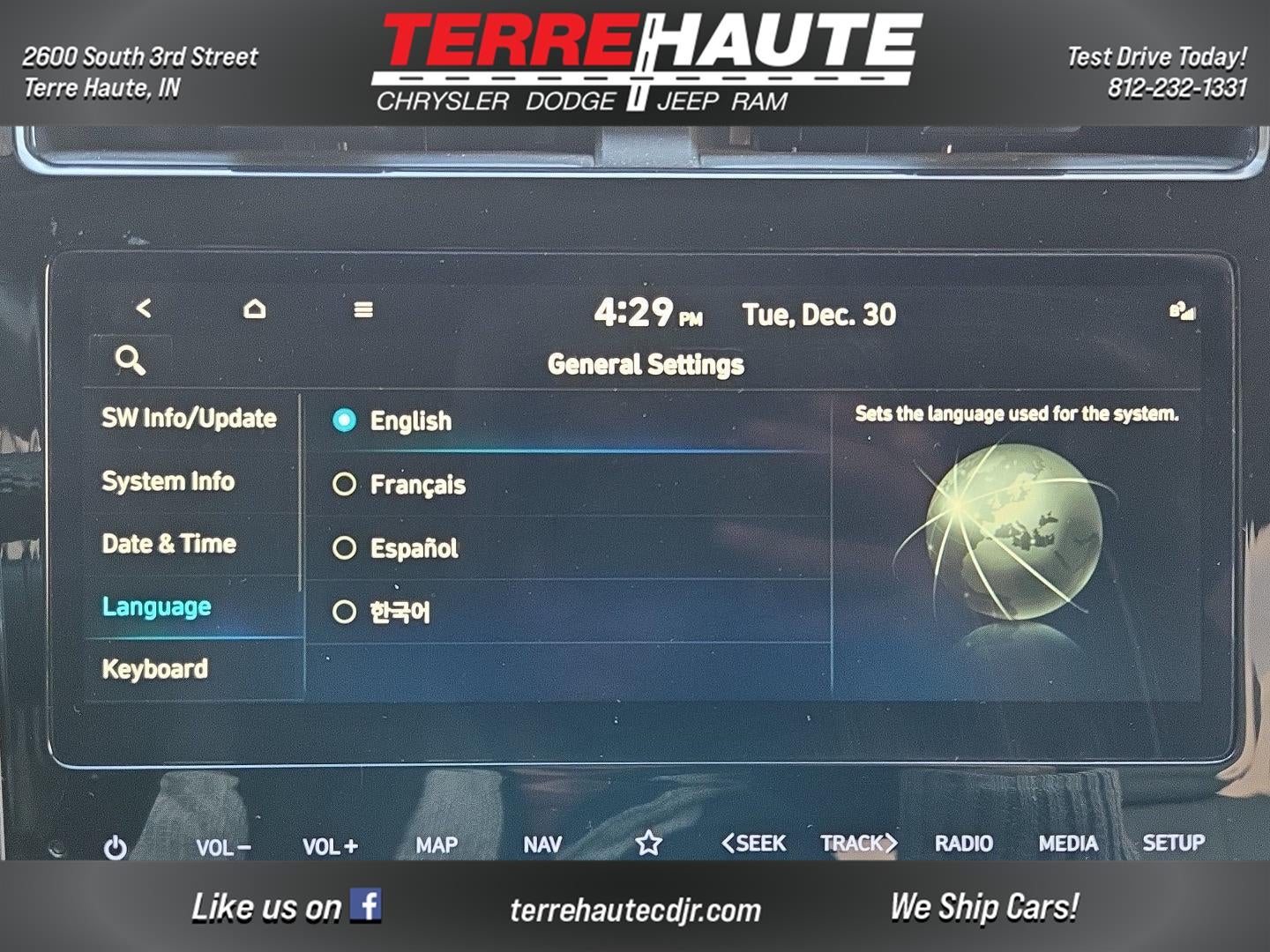This screenshot has height=952, width=1270.
Task: Open the three-line menu icon
Action: tap(362, 310)
